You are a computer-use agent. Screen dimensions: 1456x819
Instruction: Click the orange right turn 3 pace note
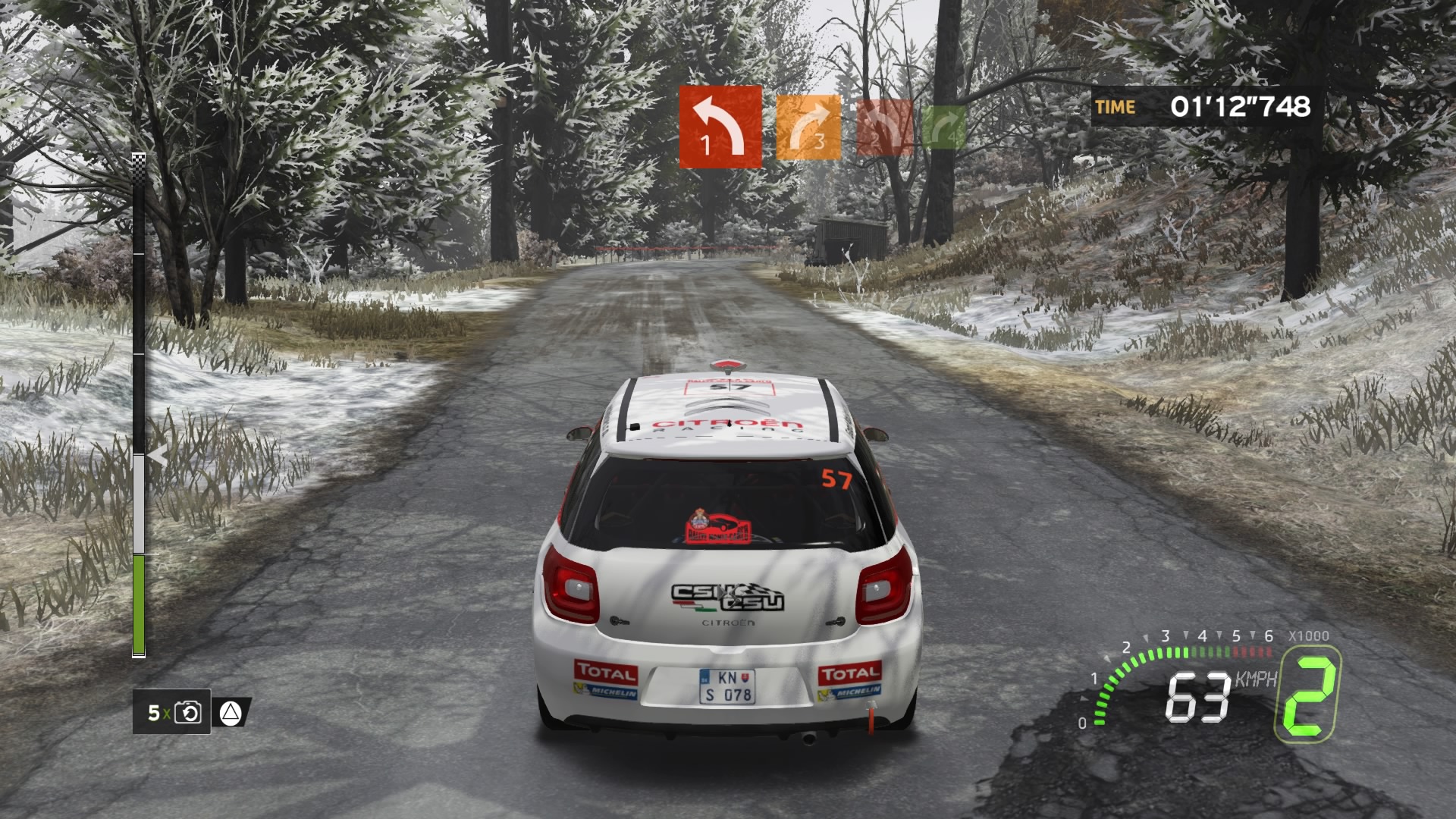[x=808, y=127]
